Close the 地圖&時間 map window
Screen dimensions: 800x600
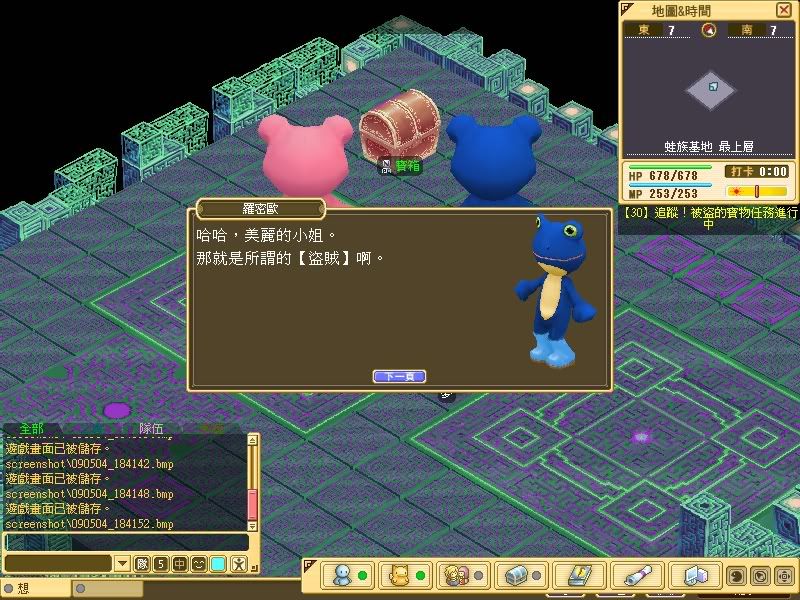(x=782, y=9)
